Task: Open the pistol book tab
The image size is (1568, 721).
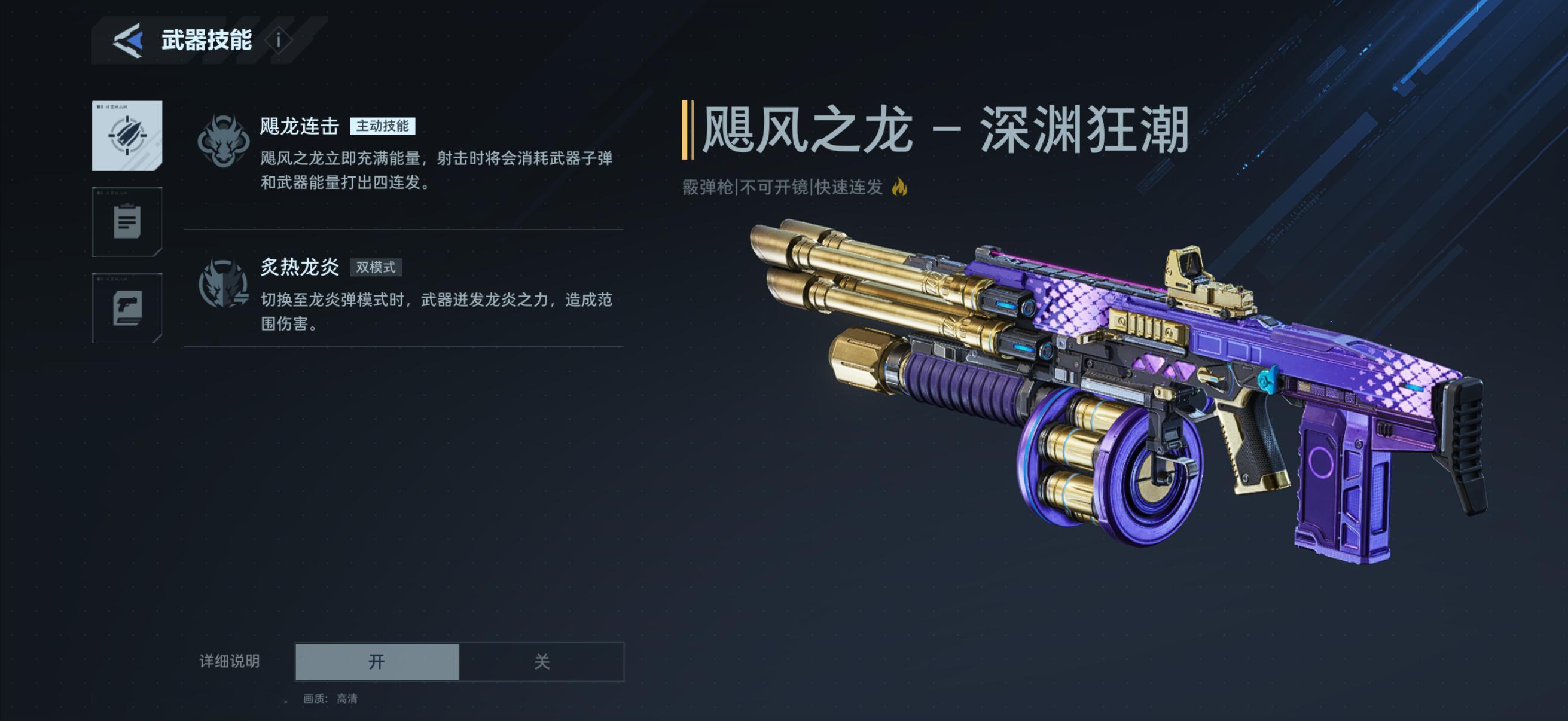Action: pos(127,308)
